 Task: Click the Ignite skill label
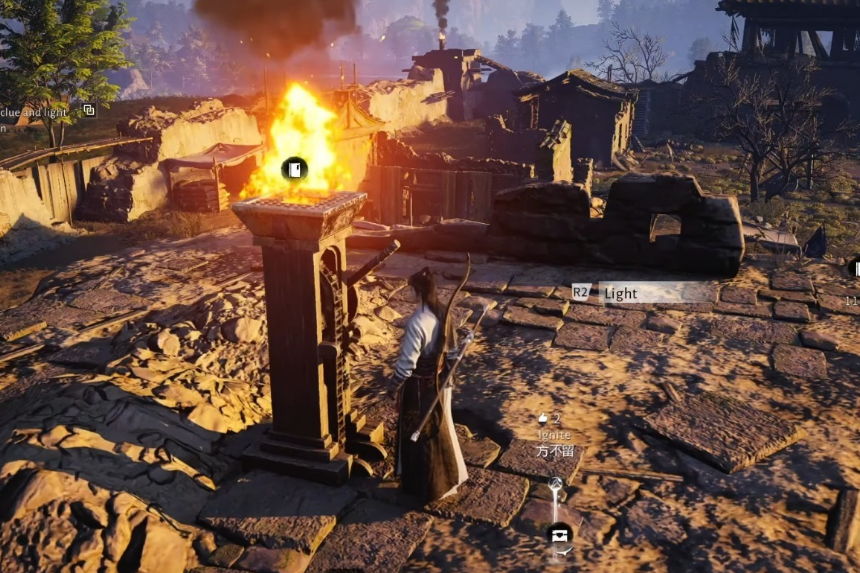coord(553,435)
